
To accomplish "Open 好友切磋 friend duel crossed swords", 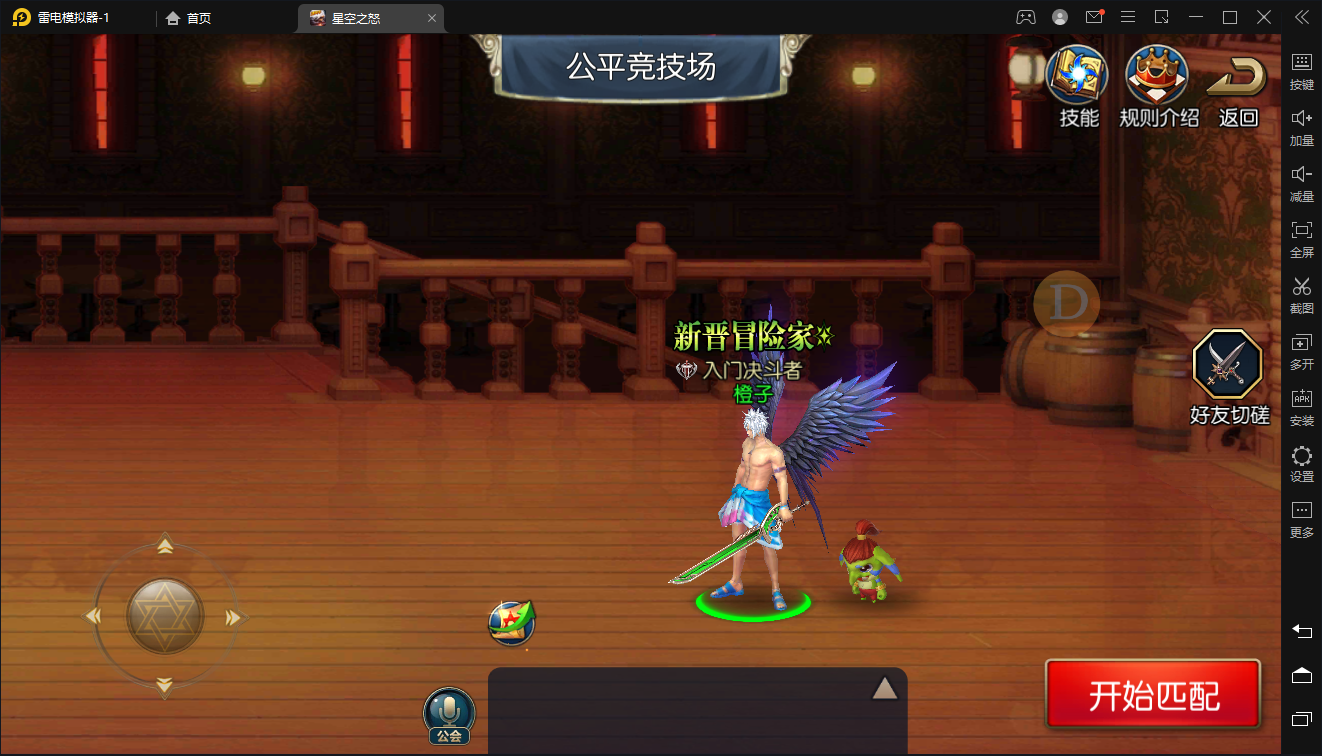I will 1228,365.
